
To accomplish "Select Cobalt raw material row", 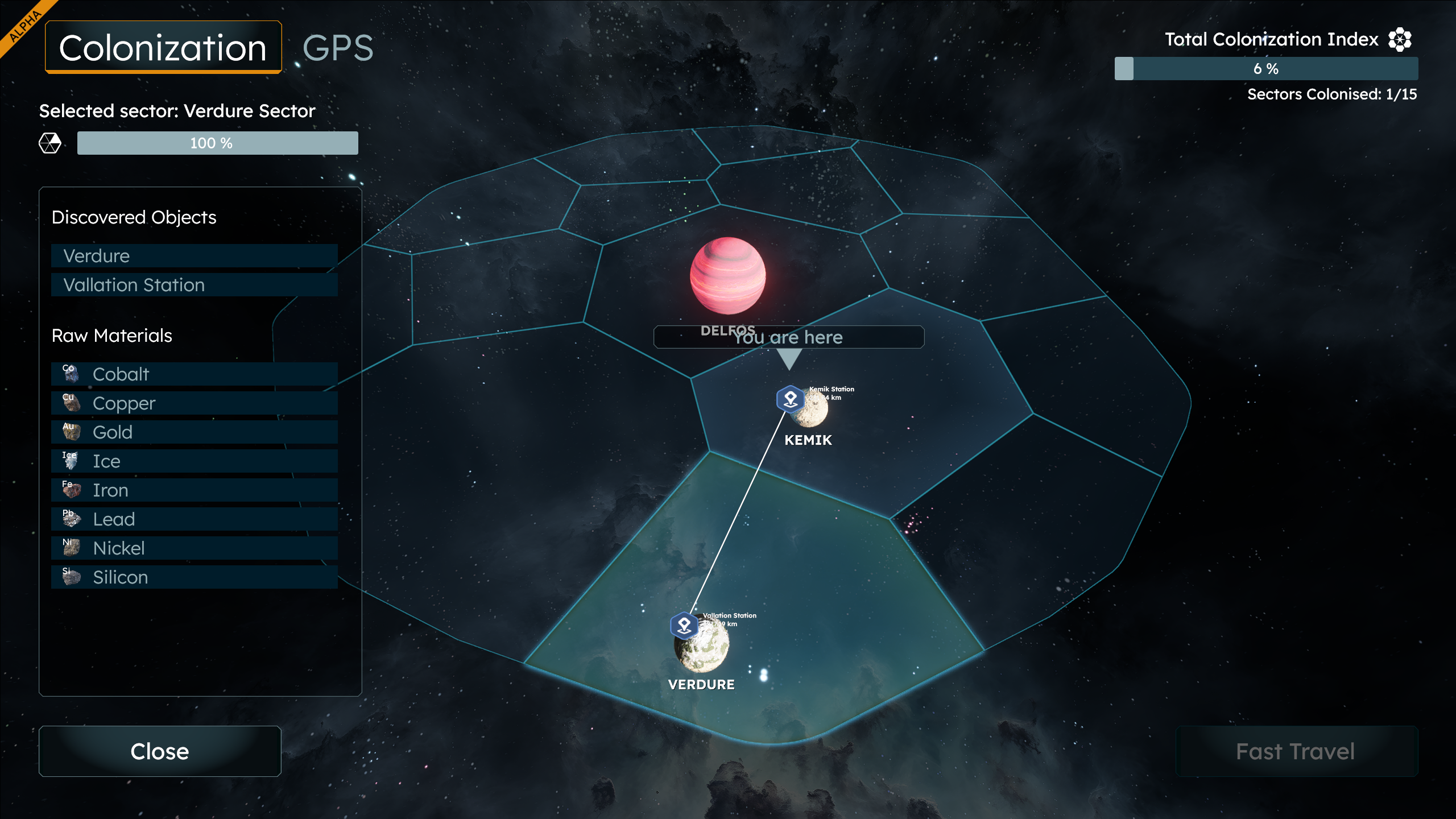I will 194,374.
